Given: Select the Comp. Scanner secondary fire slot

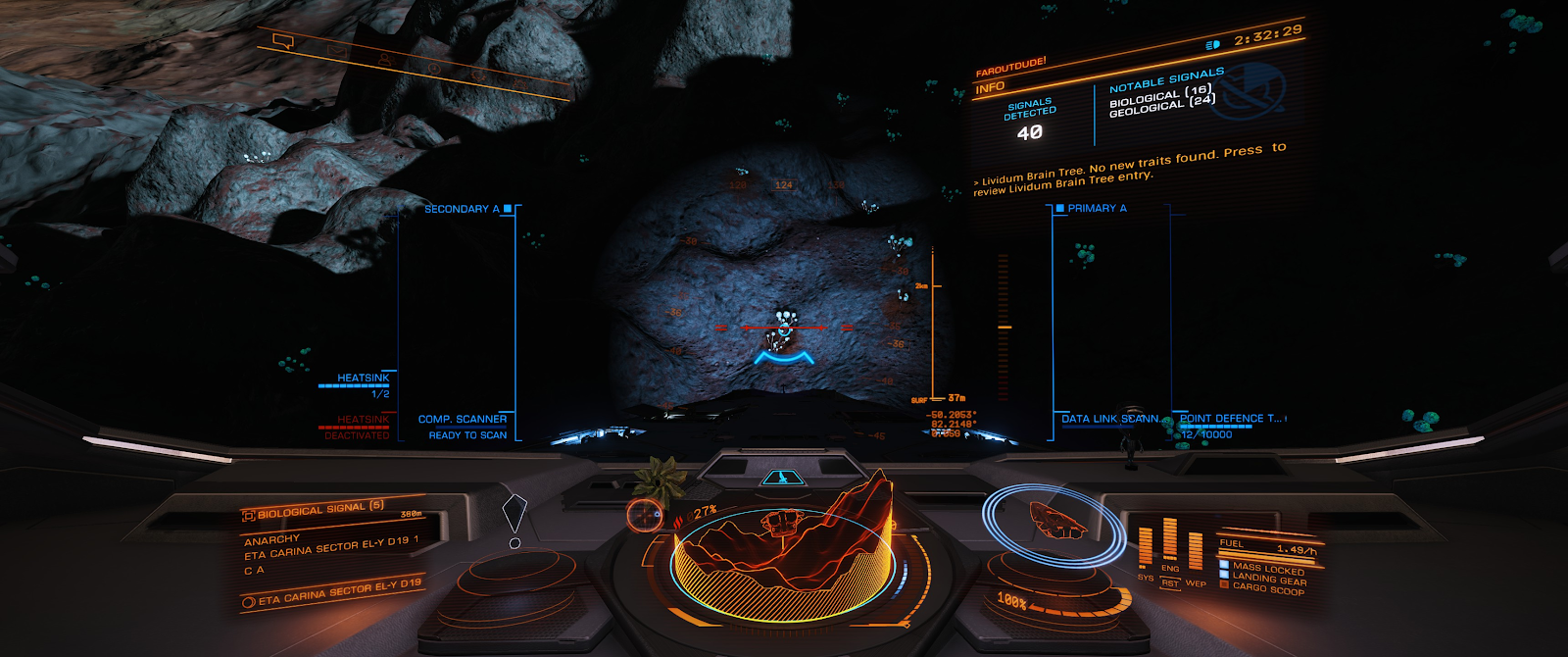Looking at the screenshot, I should [463, 420].
